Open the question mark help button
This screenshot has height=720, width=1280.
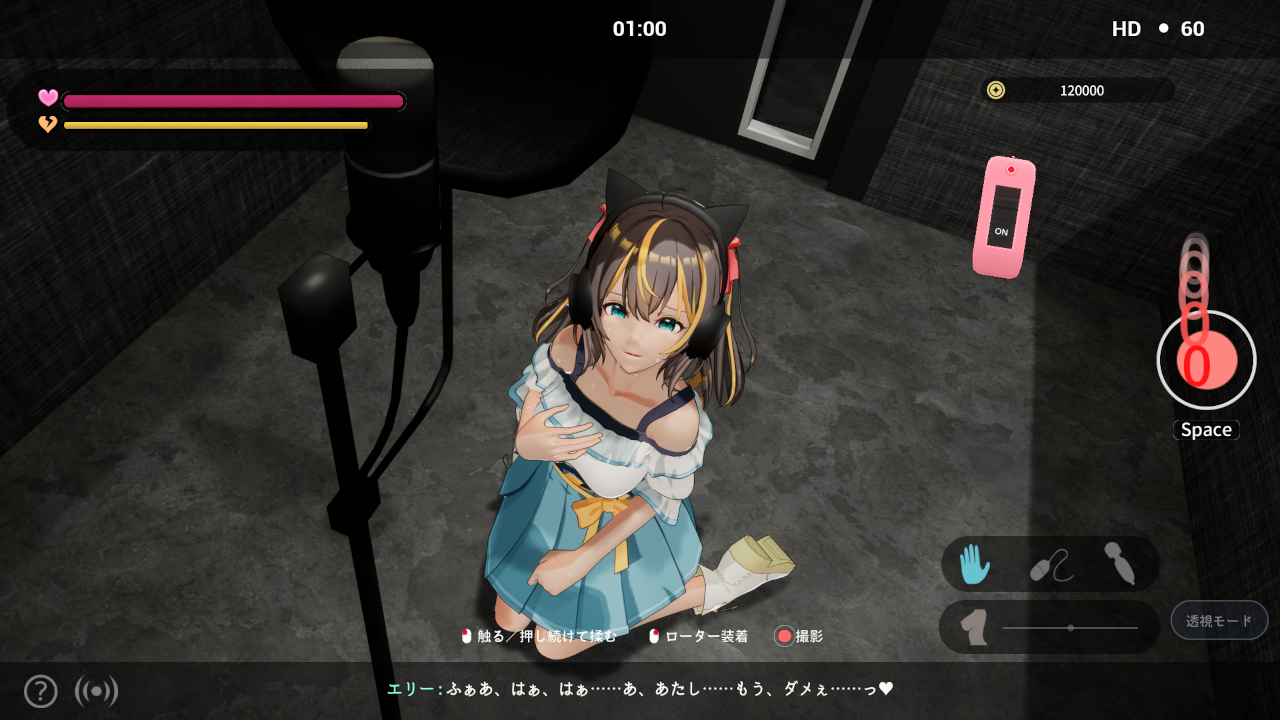tap(40, 691)
